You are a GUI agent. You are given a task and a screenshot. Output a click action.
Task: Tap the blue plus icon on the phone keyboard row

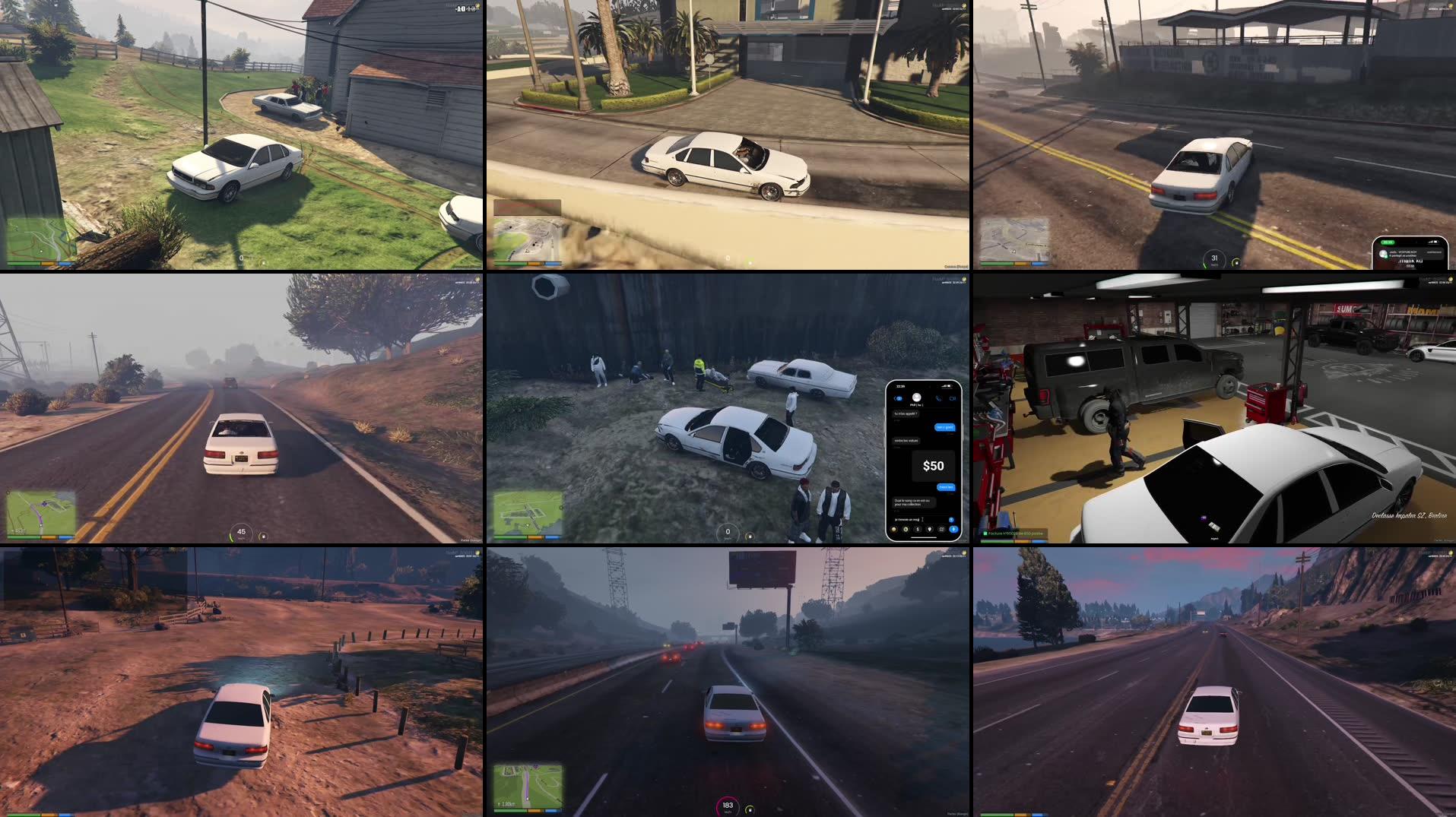pos(953,530)
